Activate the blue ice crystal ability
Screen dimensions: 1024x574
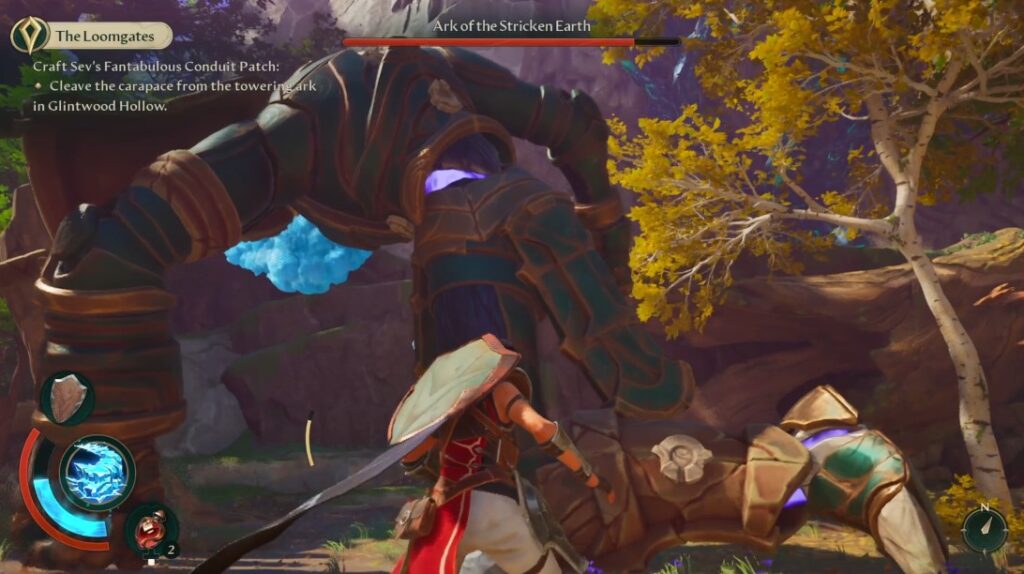(97, 472)
